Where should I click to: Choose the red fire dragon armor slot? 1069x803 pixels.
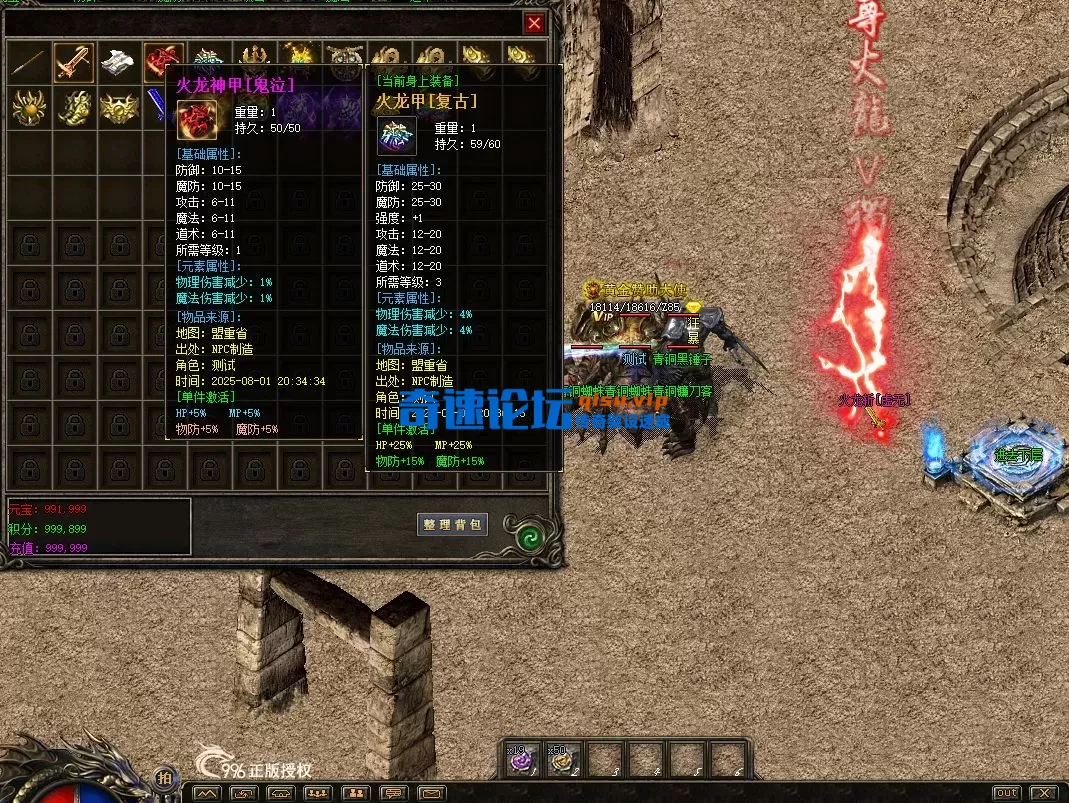tap(163, 61)
